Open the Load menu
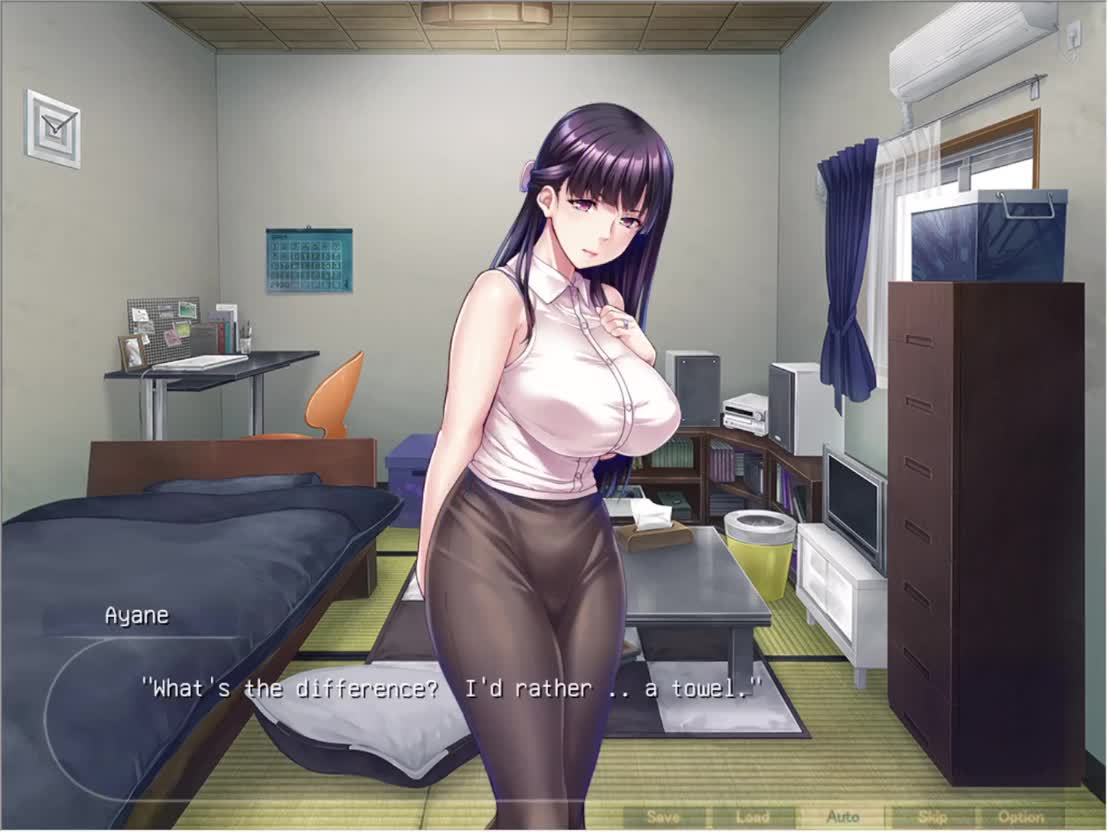The width and height of the screenshot is (1108, 832). pos(753,817)
